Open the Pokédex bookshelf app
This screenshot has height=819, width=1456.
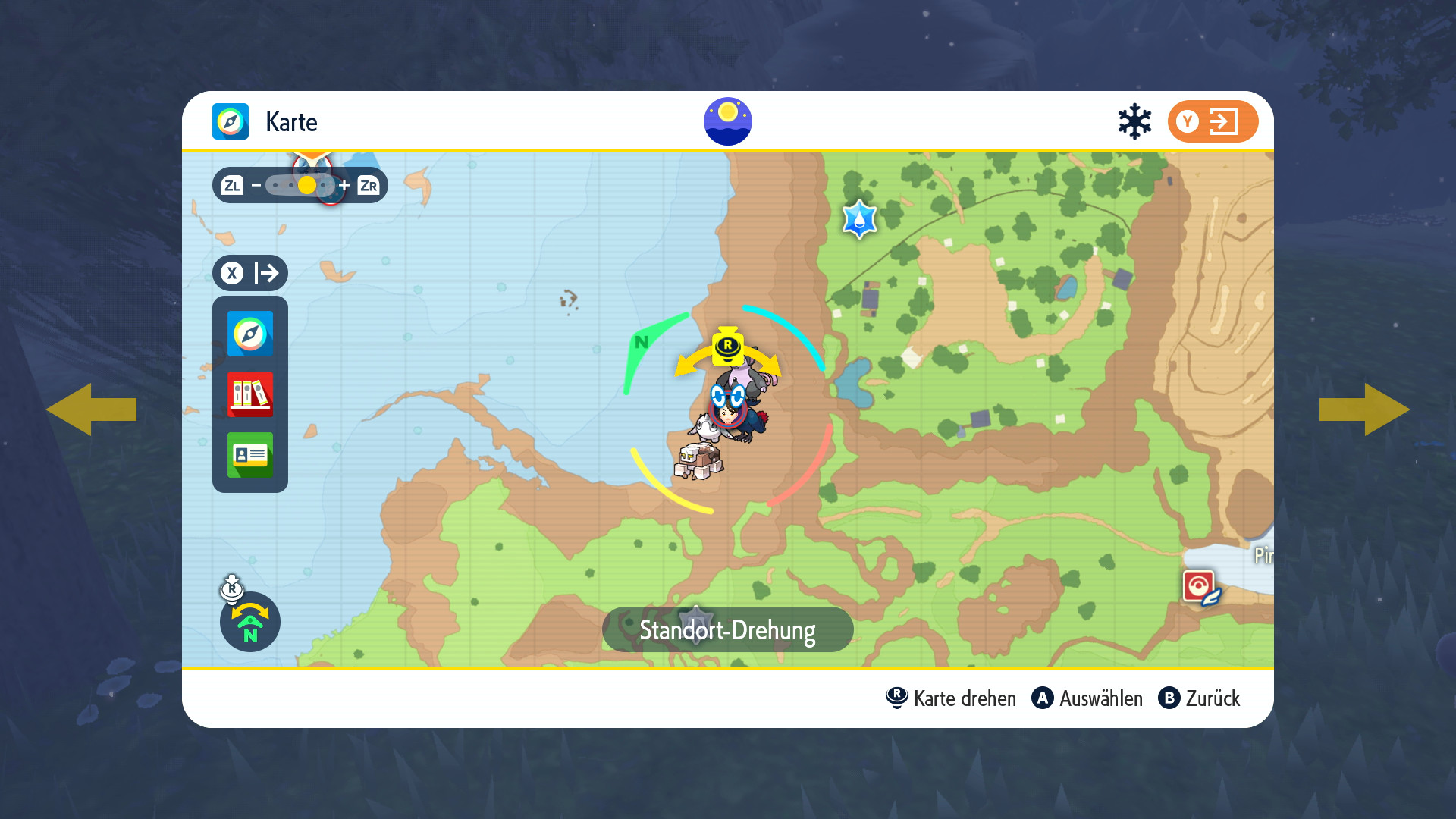tap(250, 394)
